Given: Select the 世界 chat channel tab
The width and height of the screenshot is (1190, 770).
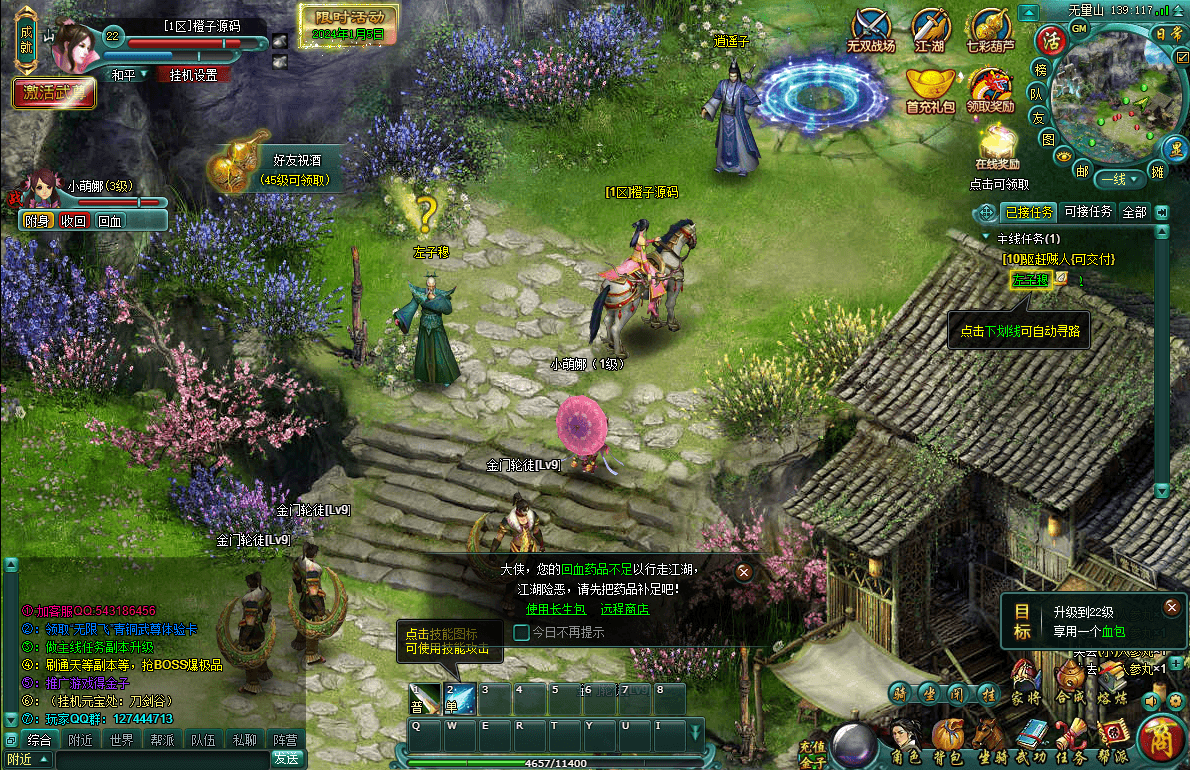Looking at the screenshot, I should click(x=122, y=741).
